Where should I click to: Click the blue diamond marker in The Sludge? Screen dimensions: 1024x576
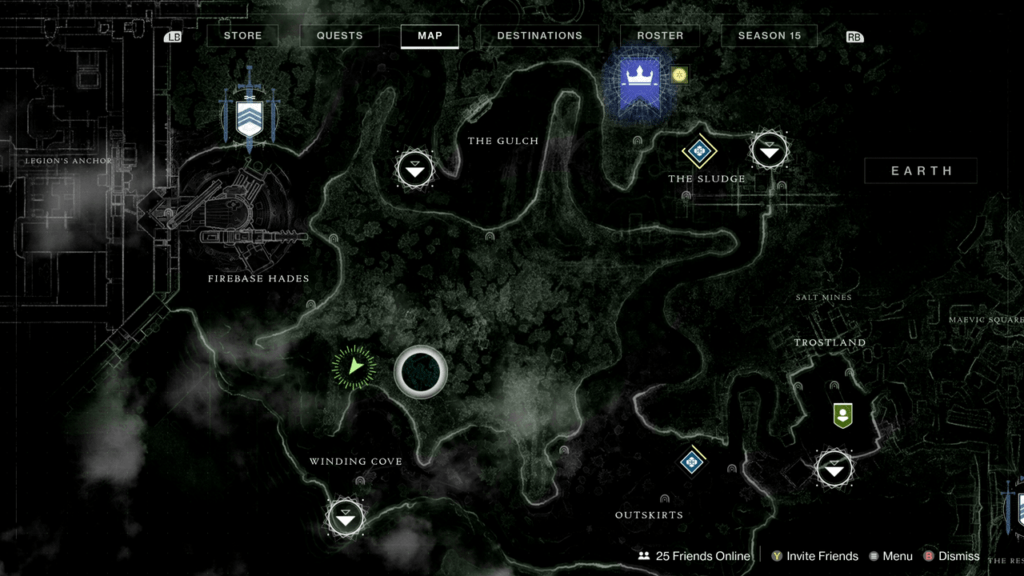(x=699, y=151)
